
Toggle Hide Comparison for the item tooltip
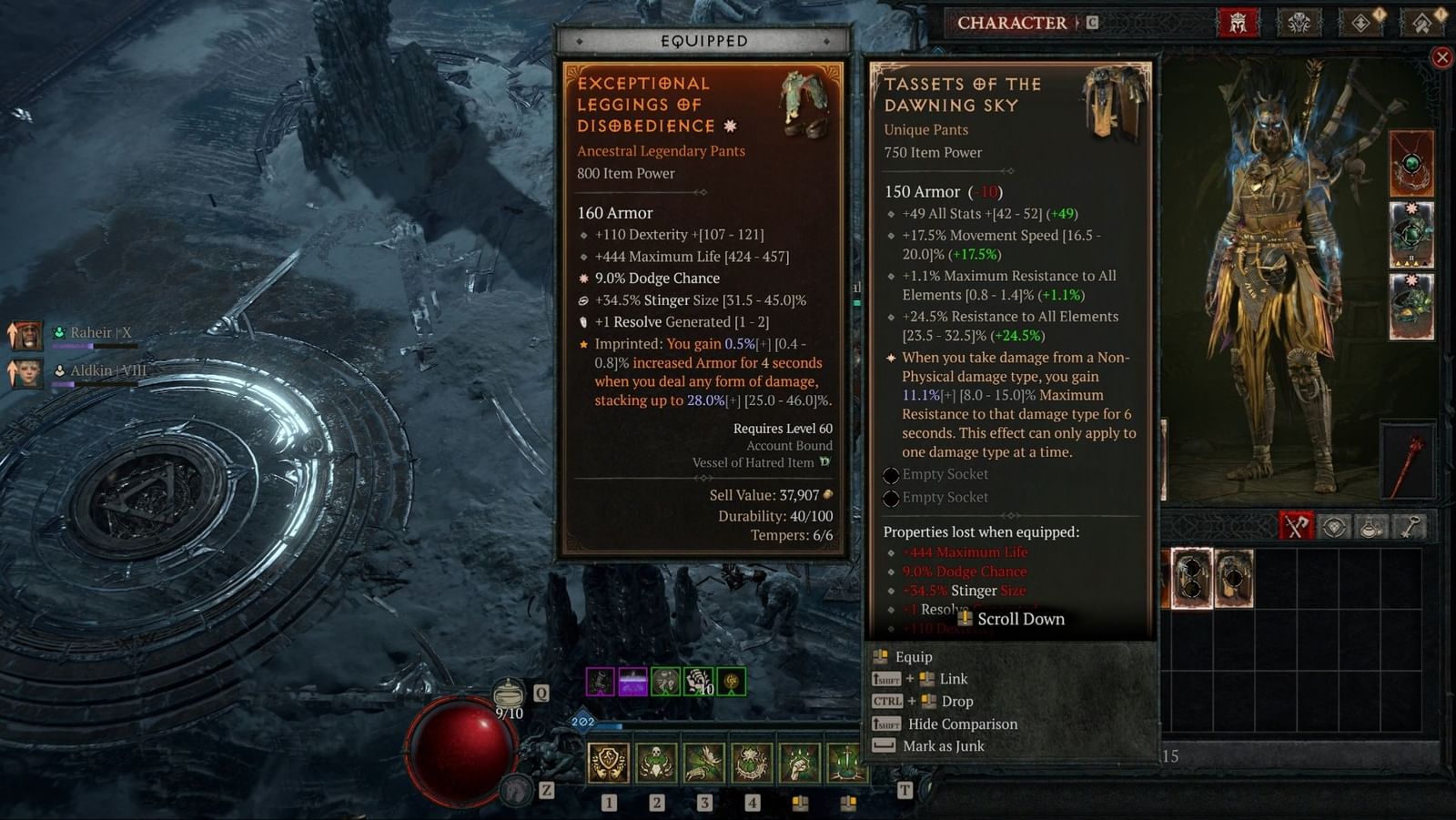click(962, 724)
